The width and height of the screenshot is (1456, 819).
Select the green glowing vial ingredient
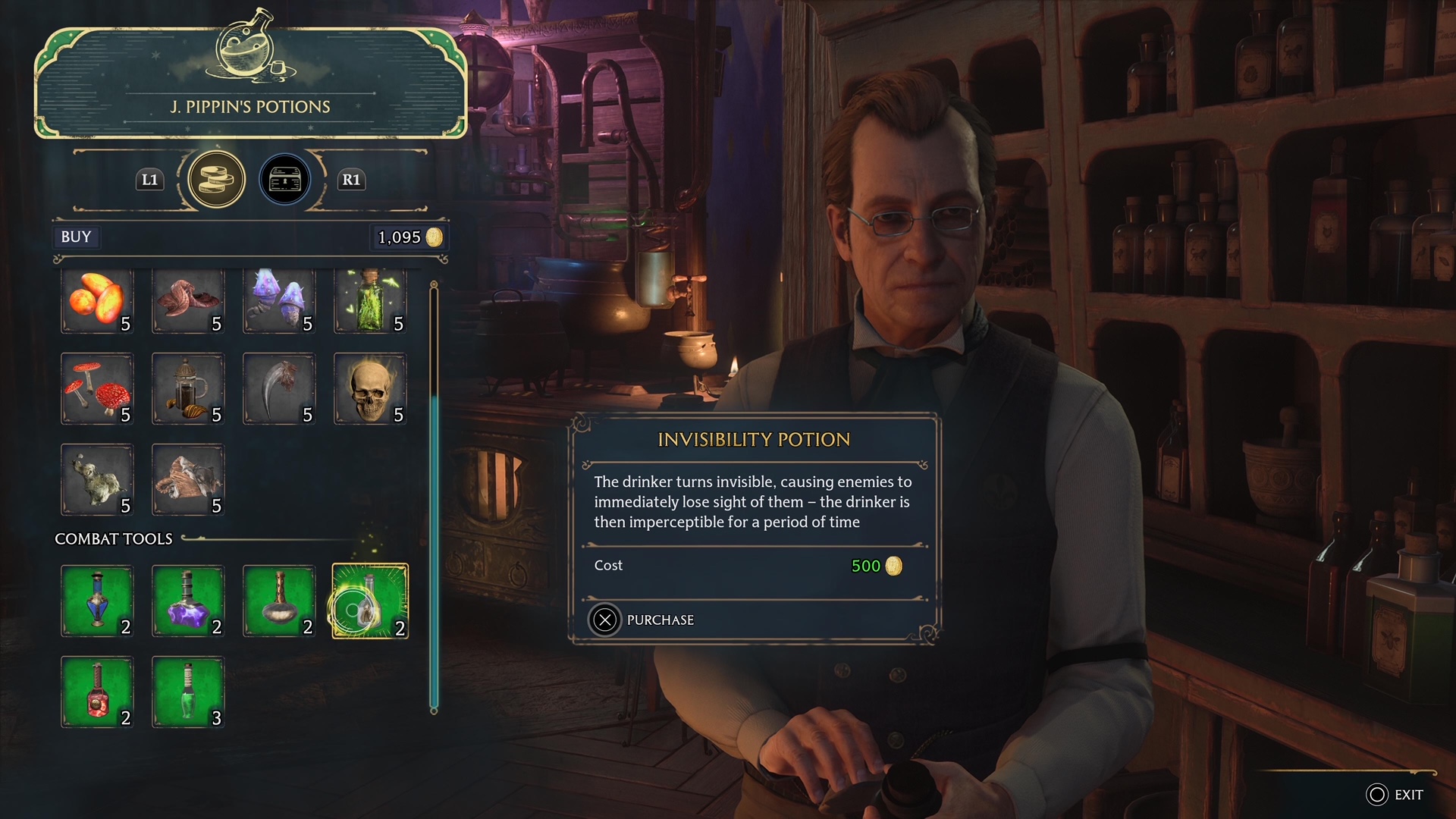tap(370, 301)
